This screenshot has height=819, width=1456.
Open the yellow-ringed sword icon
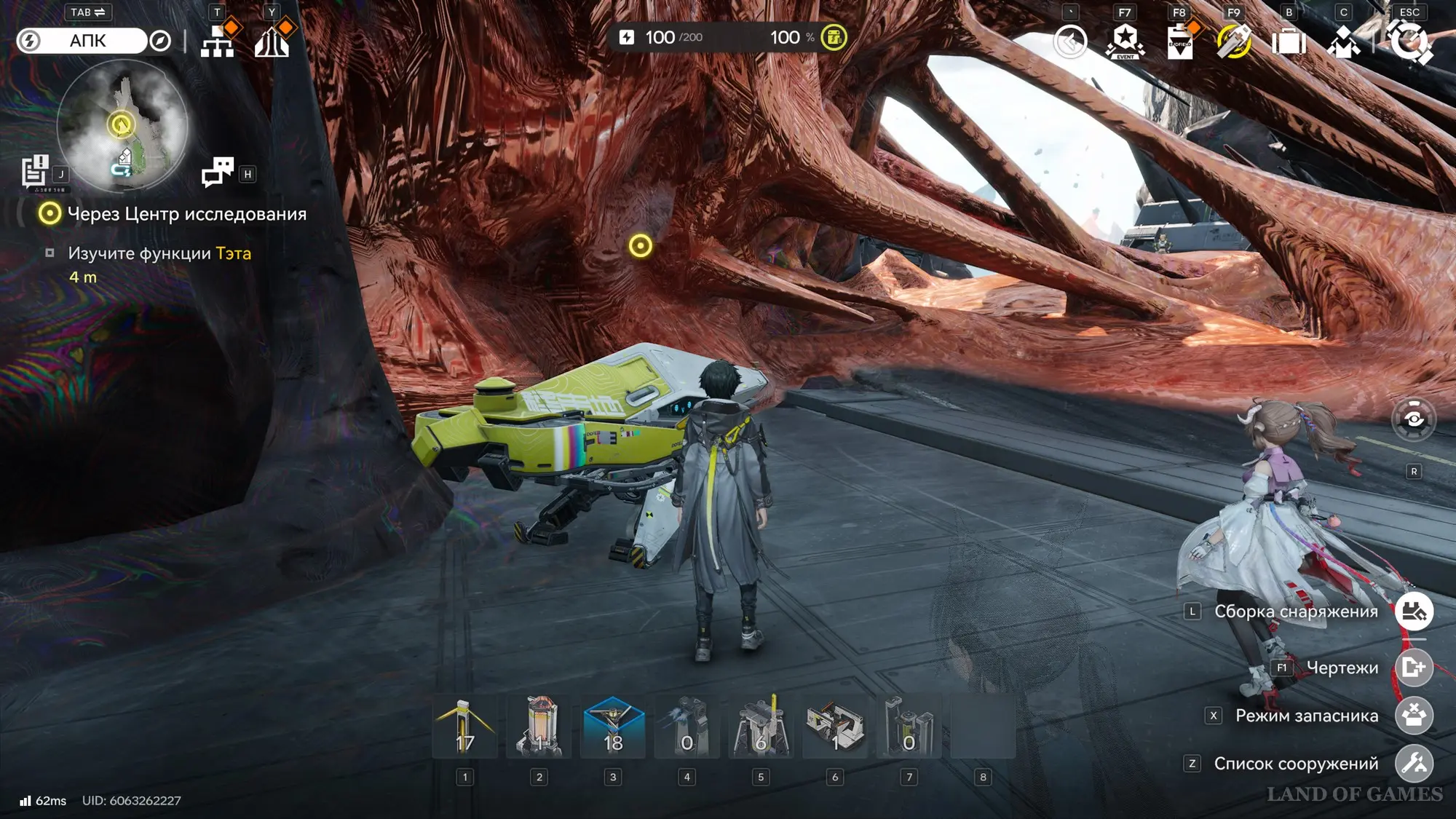1234,41
